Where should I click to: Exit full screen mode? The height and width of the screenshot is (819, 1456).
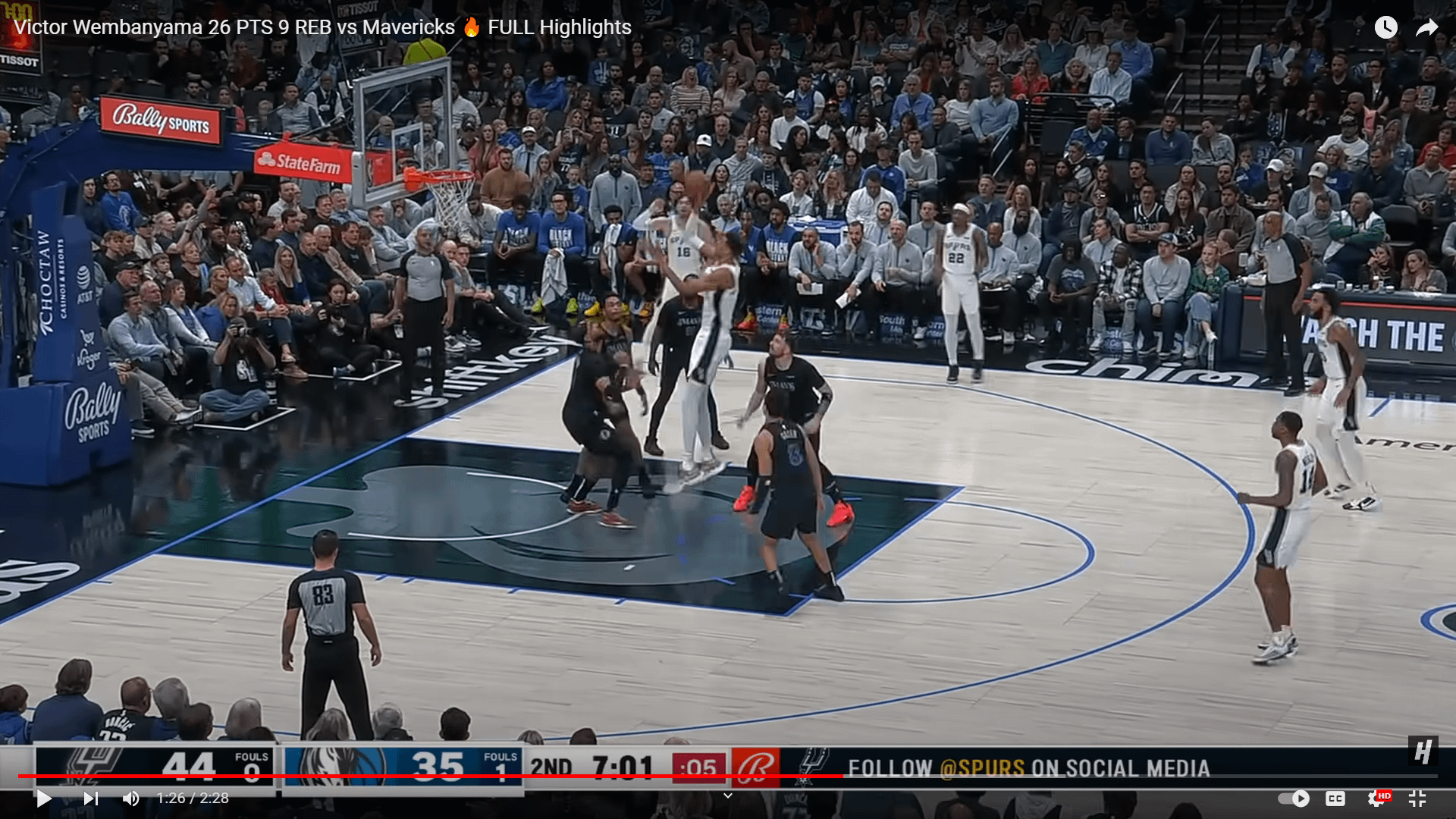(x=1417, y=798)
